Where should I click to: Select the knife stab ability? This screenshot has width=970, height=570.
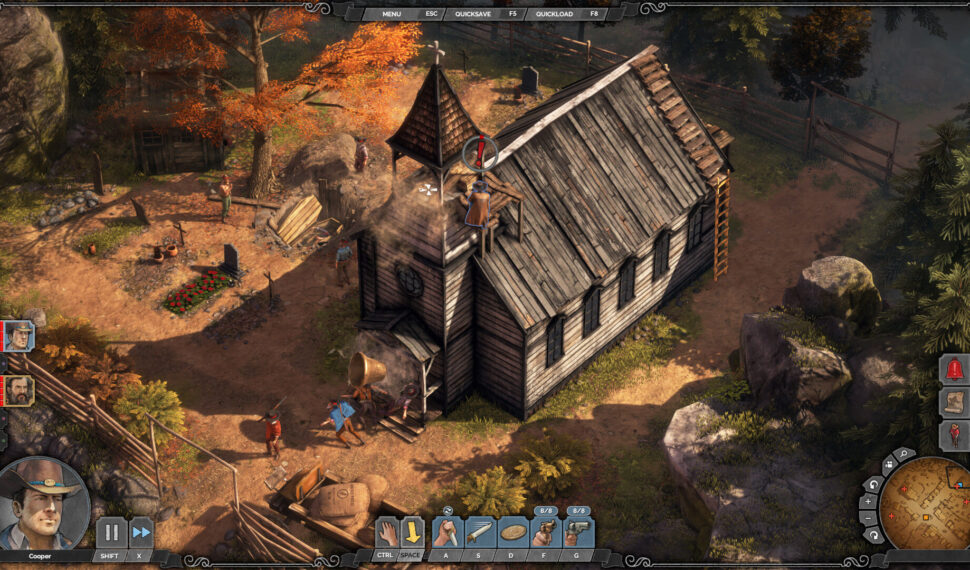coord(447,532)
